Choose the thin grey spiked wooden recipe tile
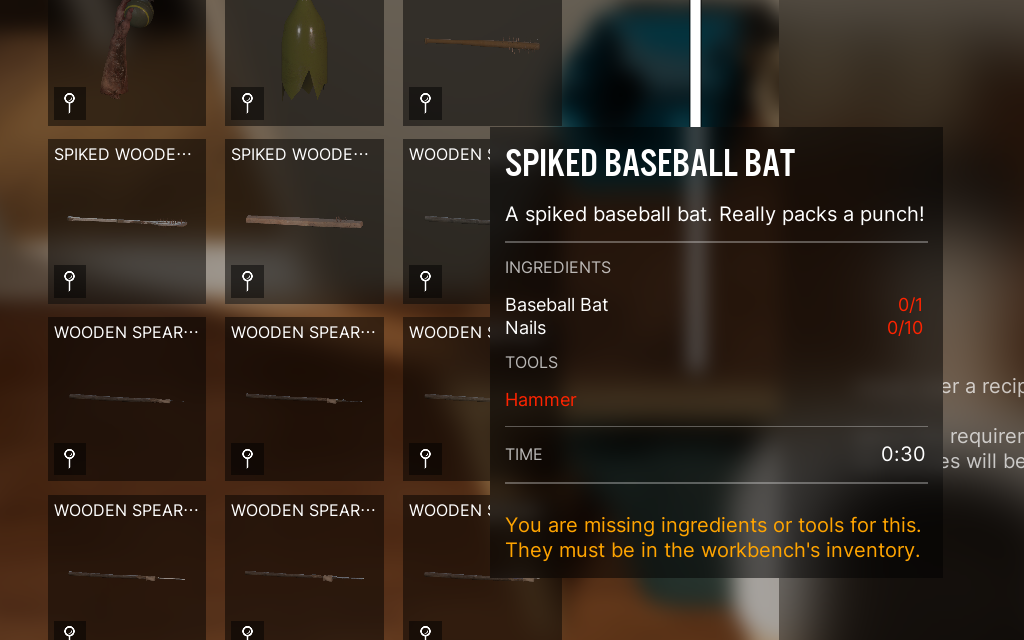The width and height of the screenshot is (1024, 640). pyautogui.click(x=127, y=220)
